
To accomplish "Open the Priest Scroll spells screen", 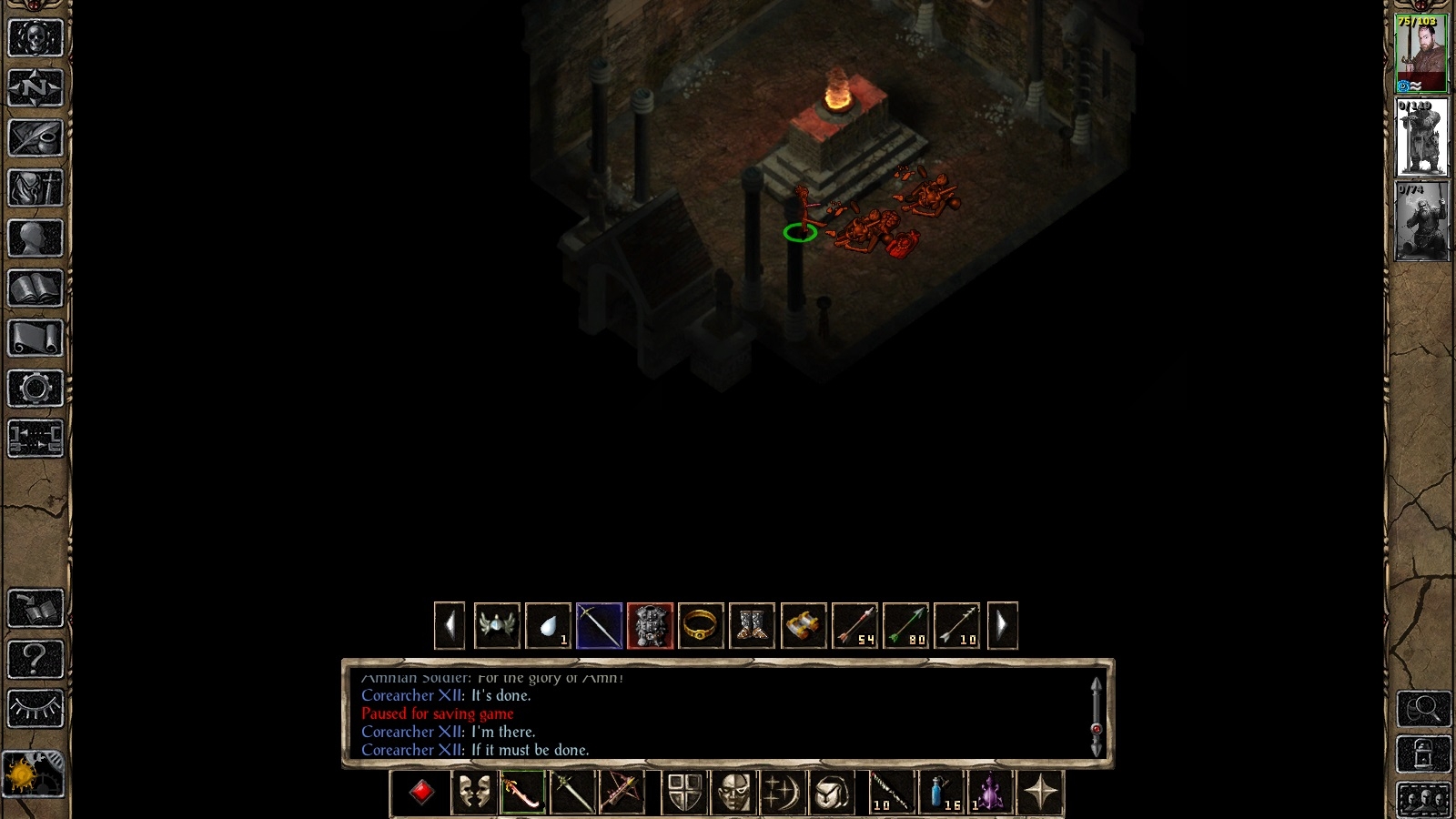I will point(35,334).
